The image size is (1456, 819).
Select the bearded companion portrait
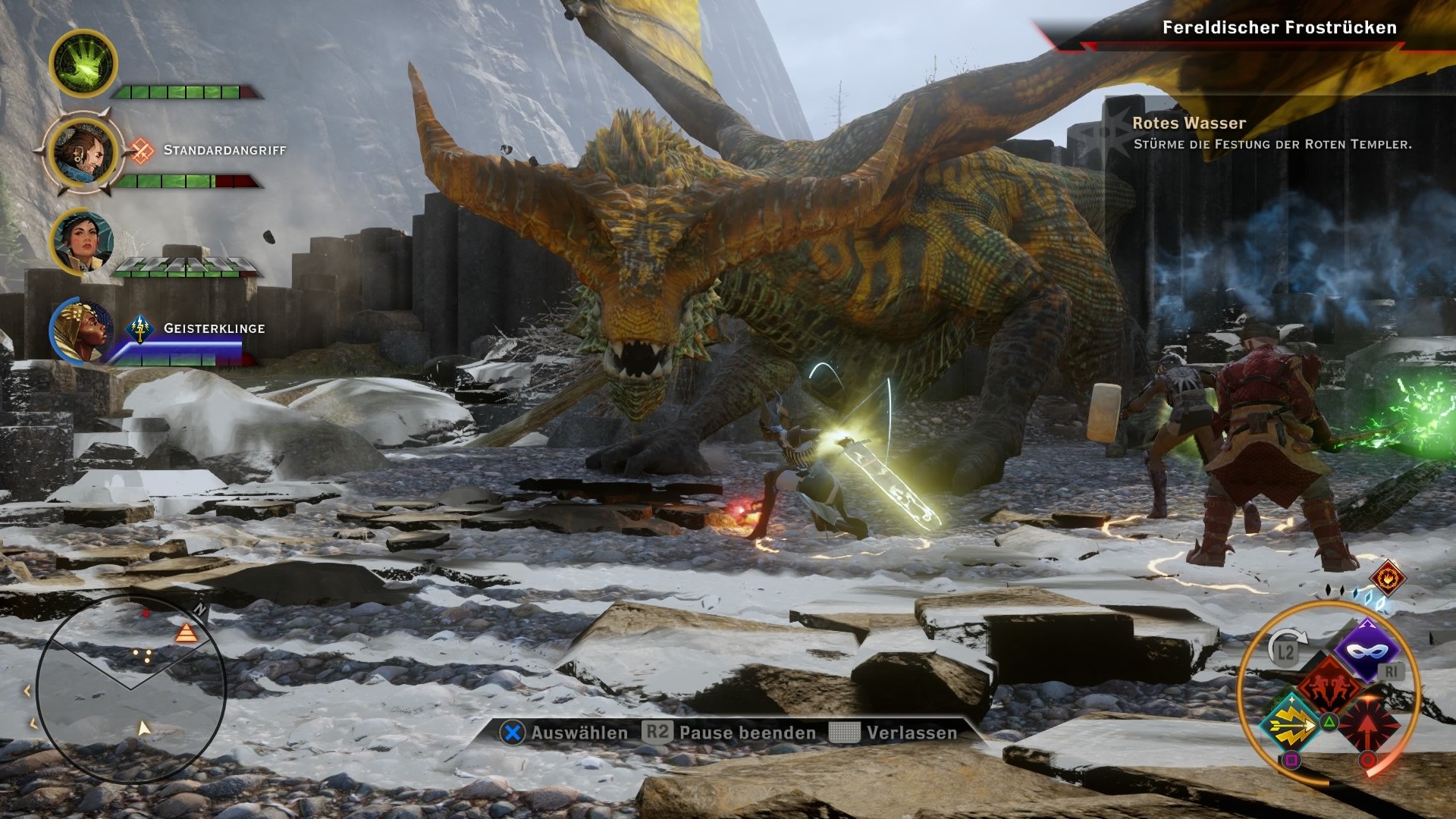tap(83, 152)
